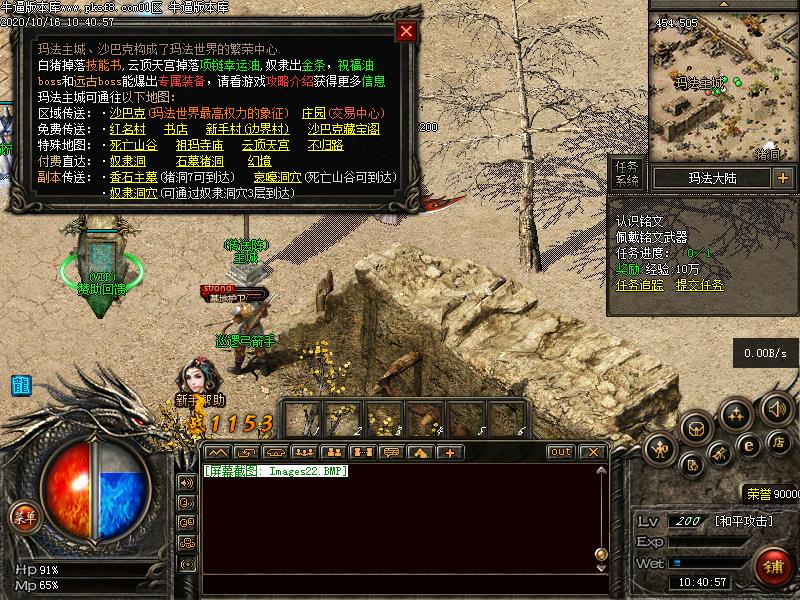Image resolution: width=800 pixels, height=600 pixels.
Task: Click the plus button beside 玛法大陆
Action: 782,178
